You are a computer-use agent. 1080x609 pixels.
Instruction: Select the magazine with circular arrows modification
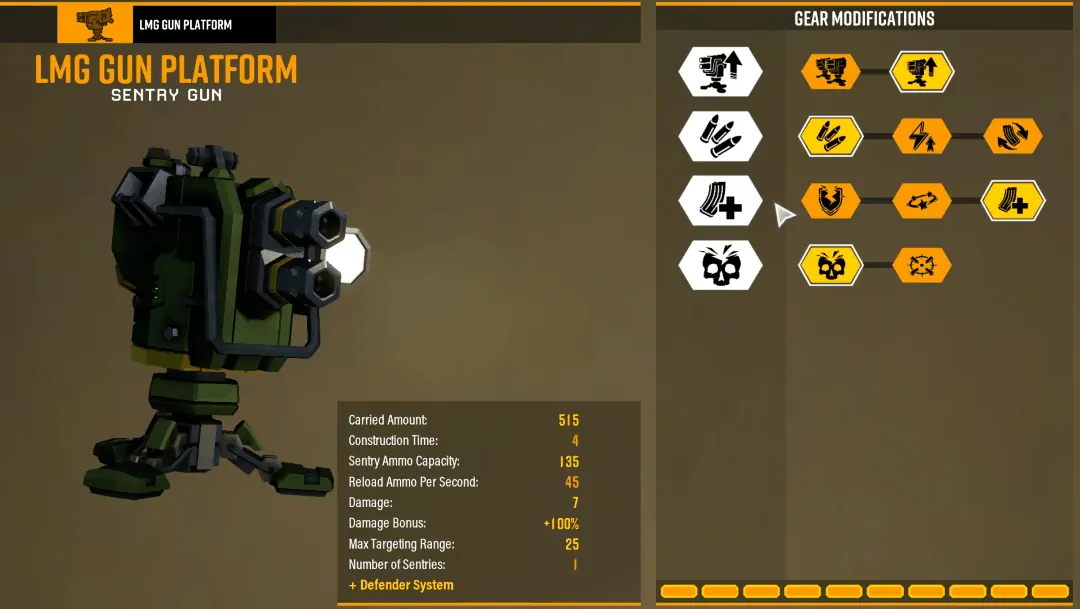pyautogui.click(x=1013, y=136)
